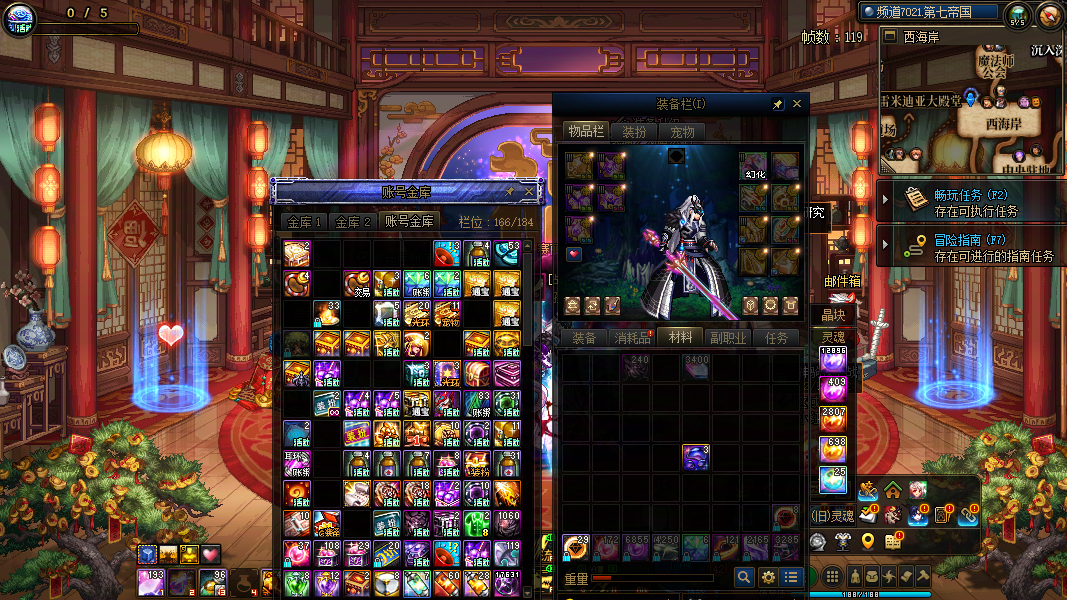Show the 任务 quest items category
The width and height of the screenshot is (1067, 600).
[777, 338]
